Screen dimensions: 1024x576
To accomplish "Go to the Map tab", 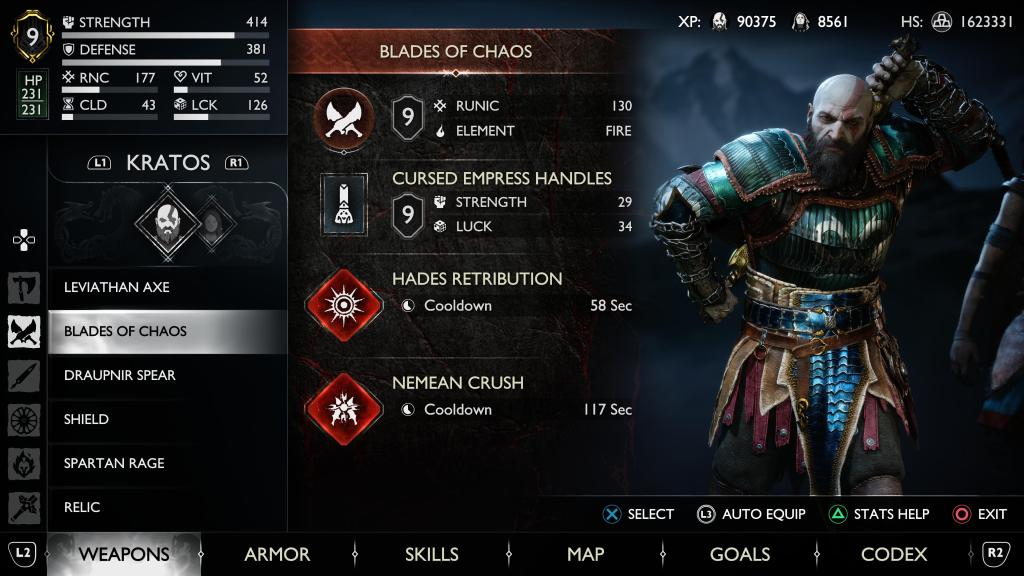I will click(585, 554).
